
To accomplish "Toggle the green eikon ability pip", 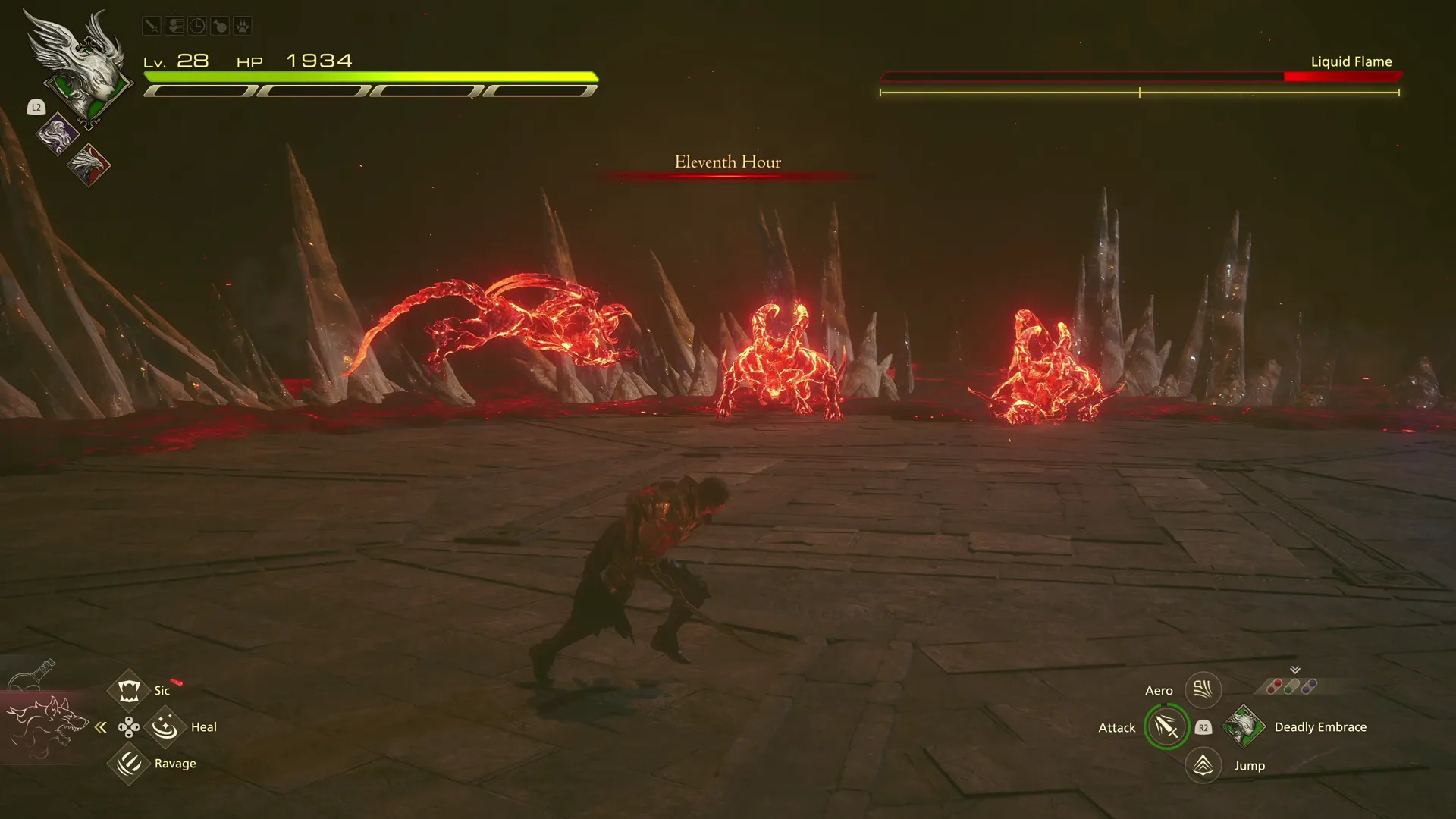I will (1288, 690).
